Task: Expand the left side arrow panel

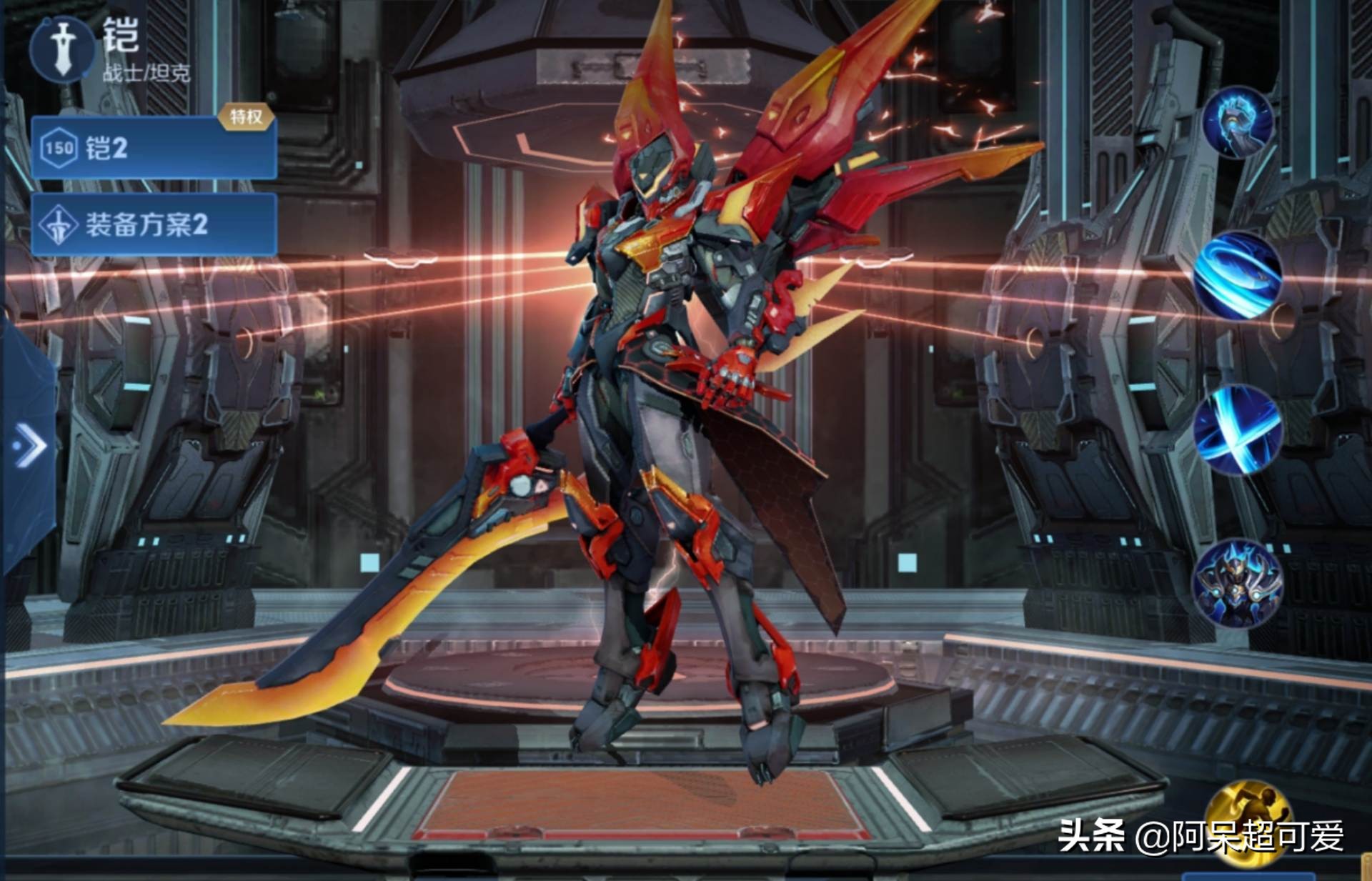Action: coord(29,445)
